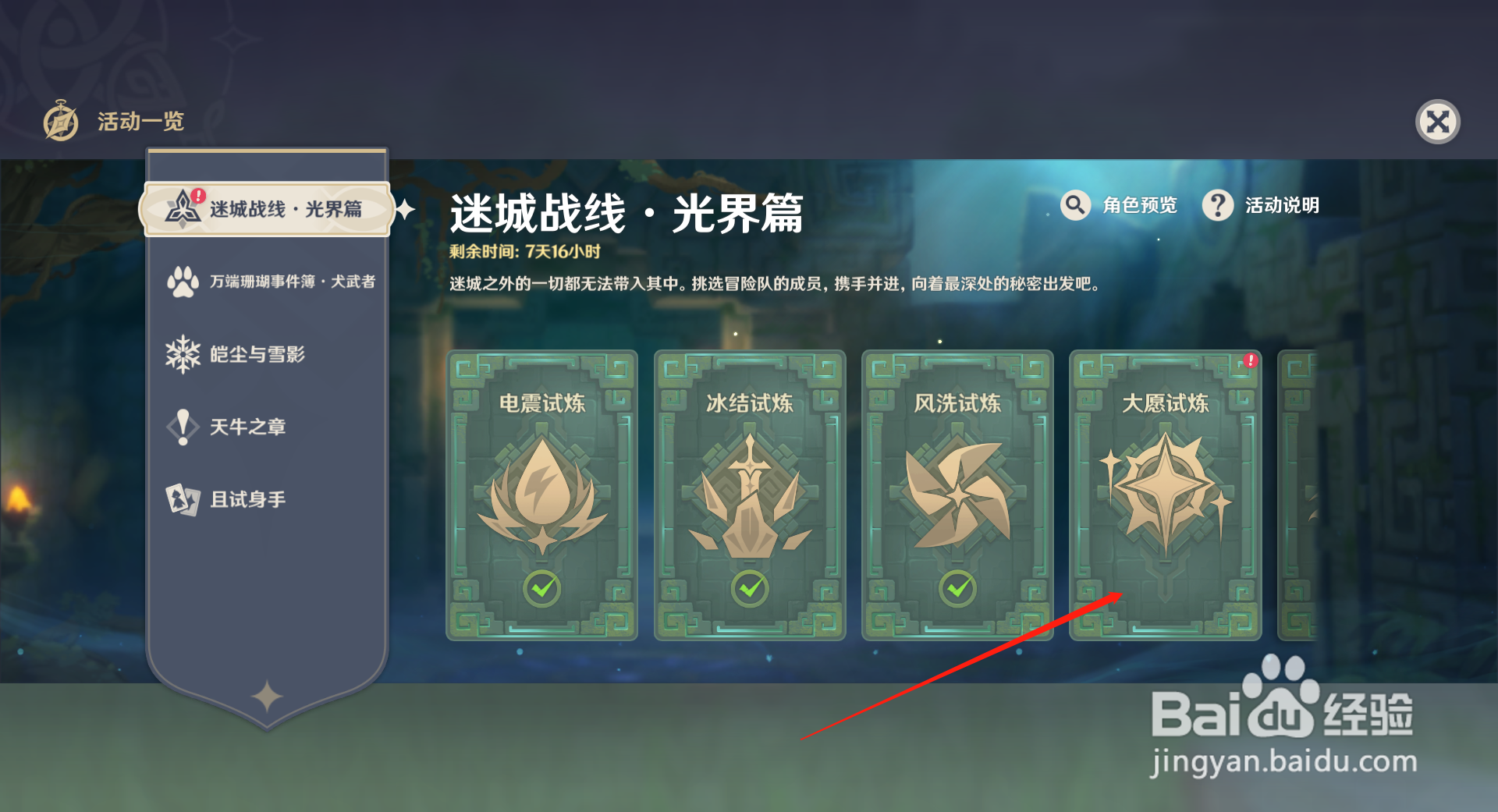Click the compass icon beside 活动一览 header

(61, 122)
